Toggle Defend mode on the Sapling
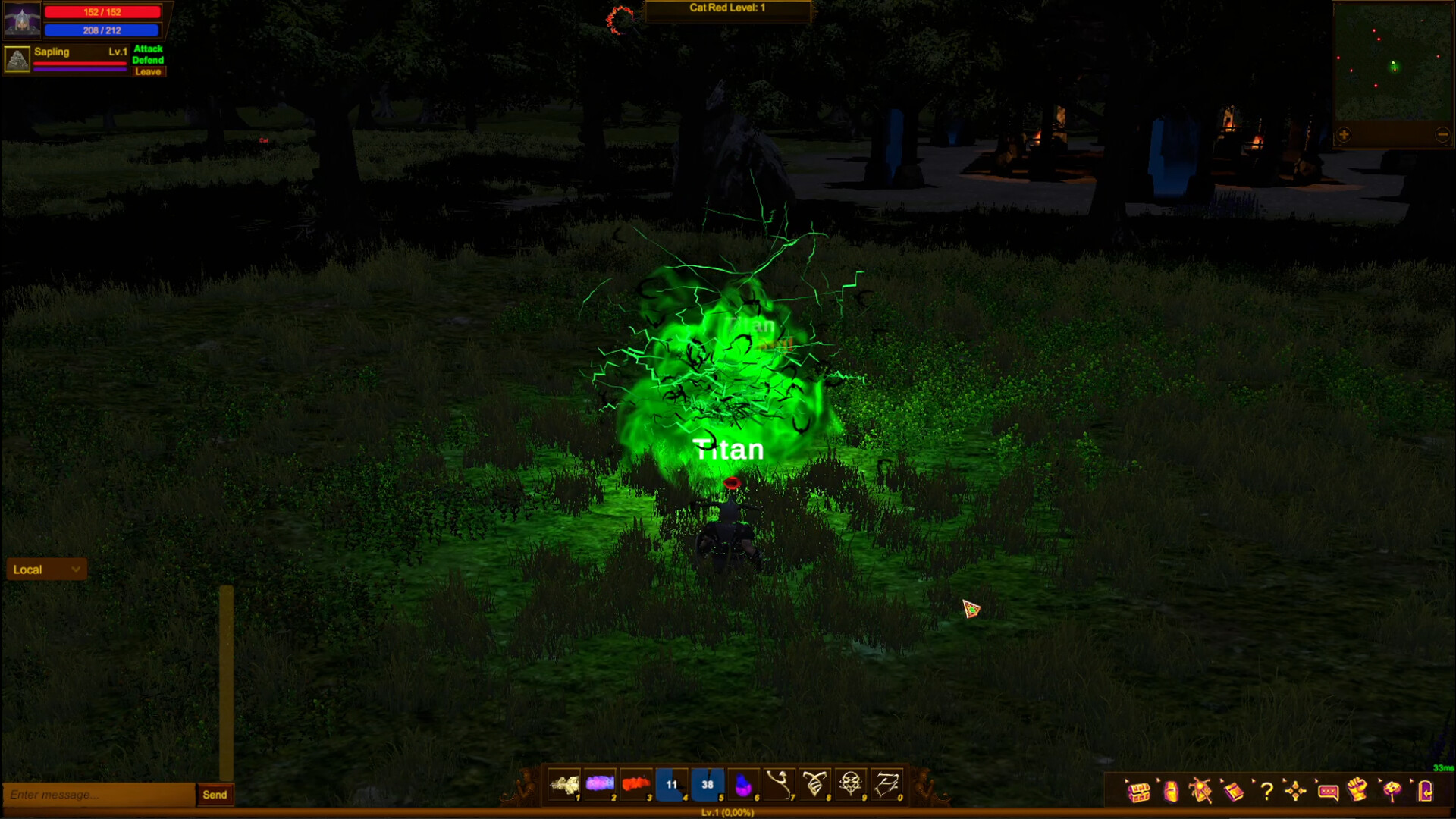This screenshot has height=819, width=1456. click(x=149, y=60)
